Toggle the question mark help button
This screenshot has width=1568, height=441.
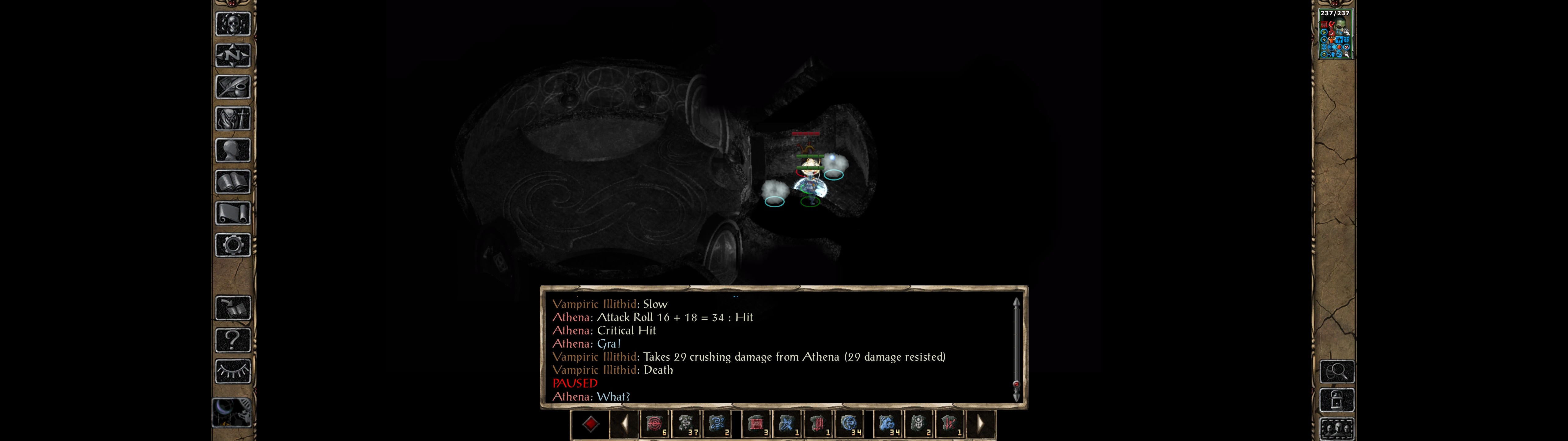tap(233, 340)
